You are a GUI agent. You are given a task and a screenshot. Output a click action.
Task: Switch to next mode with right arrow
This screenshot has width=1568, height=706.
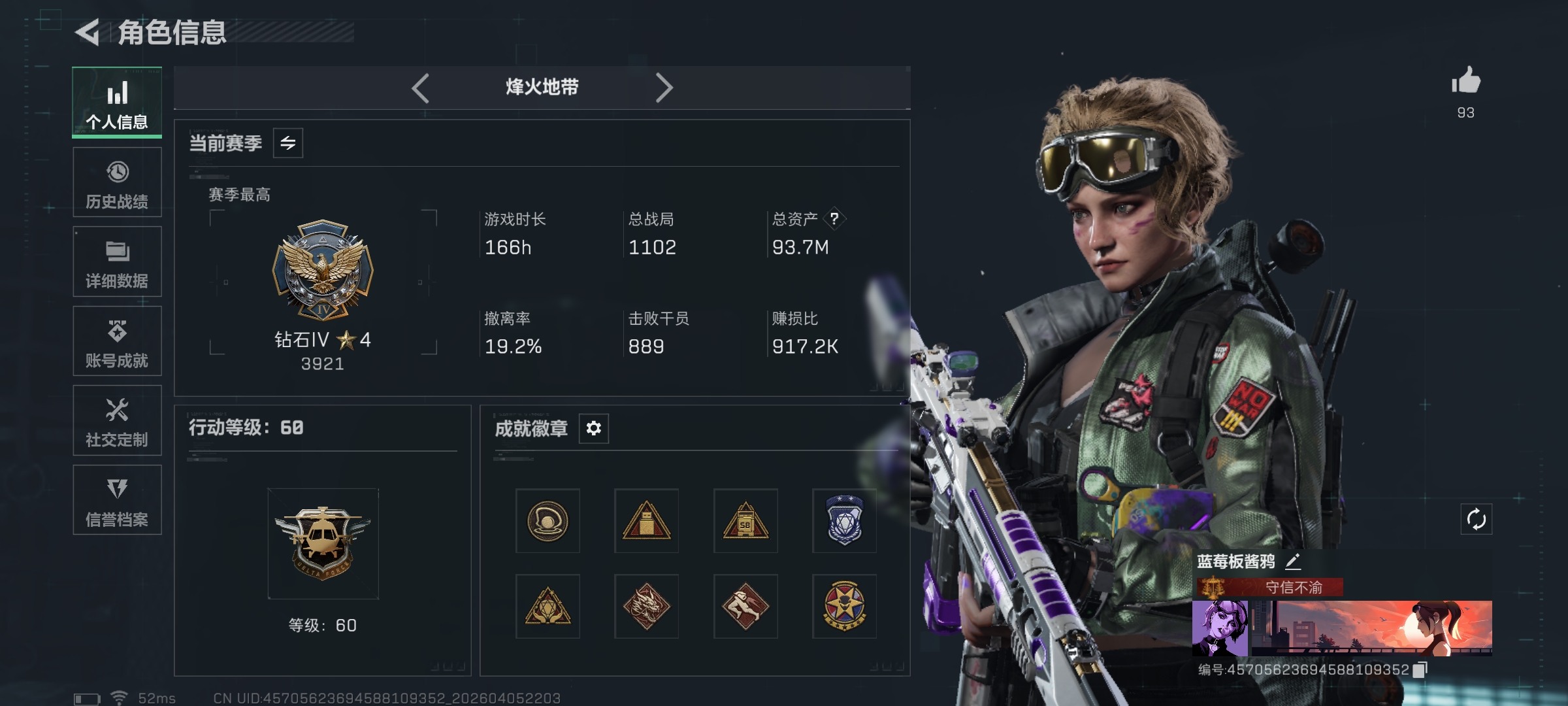664,88
